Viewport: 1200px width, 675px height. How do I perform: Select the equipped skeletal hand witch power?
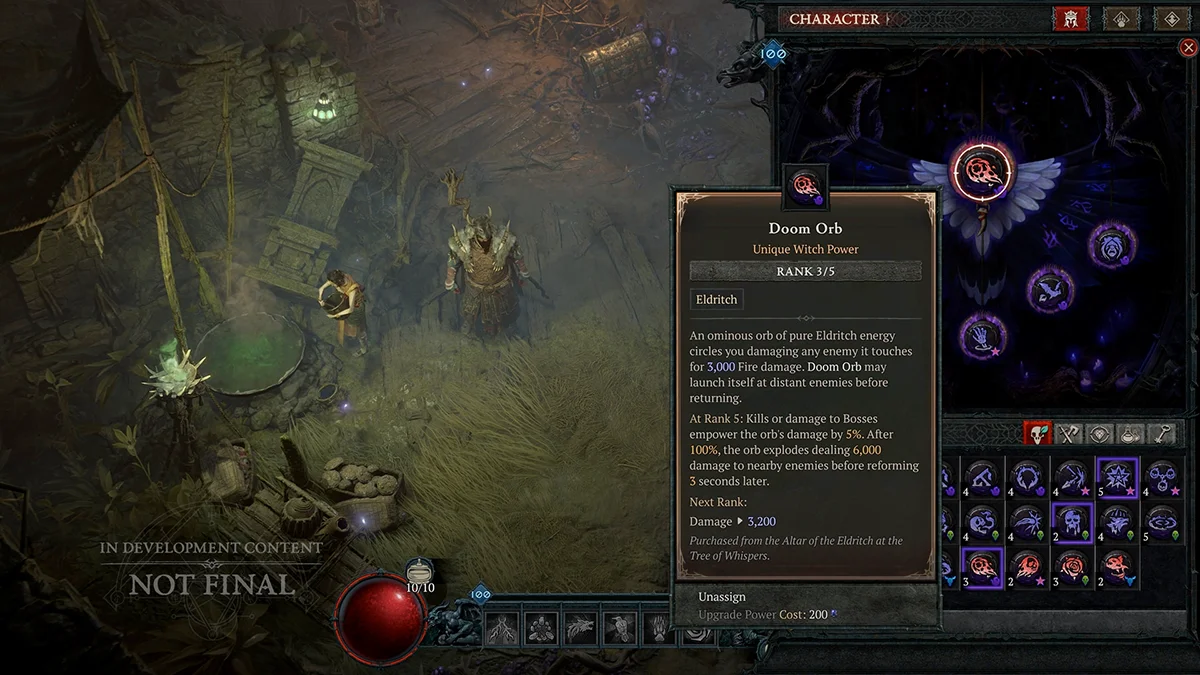(x=982, y=336)
